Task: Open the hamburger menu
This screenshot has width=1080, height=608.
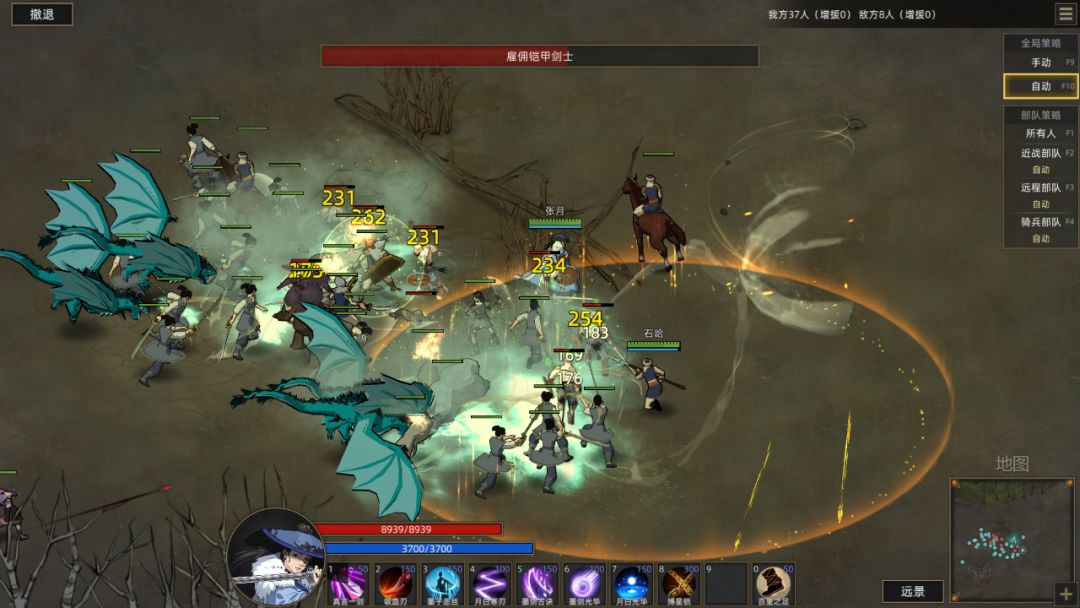Action: tap(1066, 14)
